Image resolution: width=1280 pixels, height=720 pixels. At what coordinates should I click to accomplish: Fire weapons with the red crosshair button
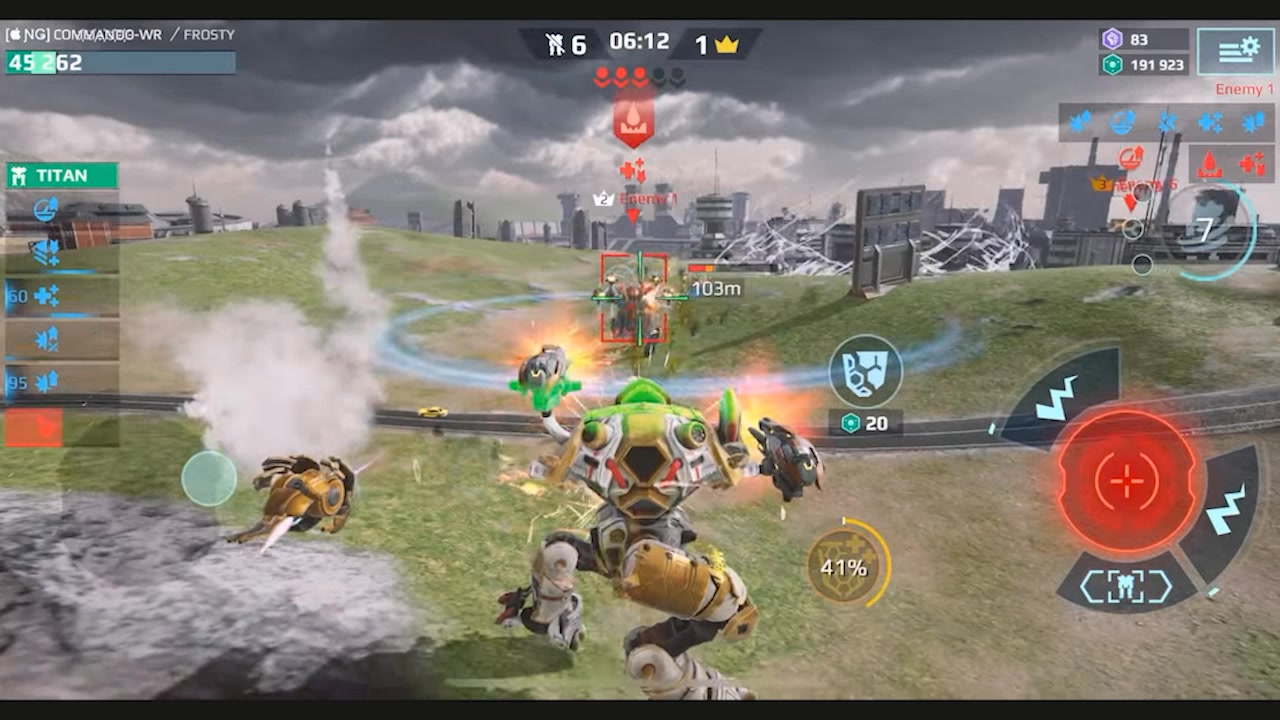tap(1127, 481)
